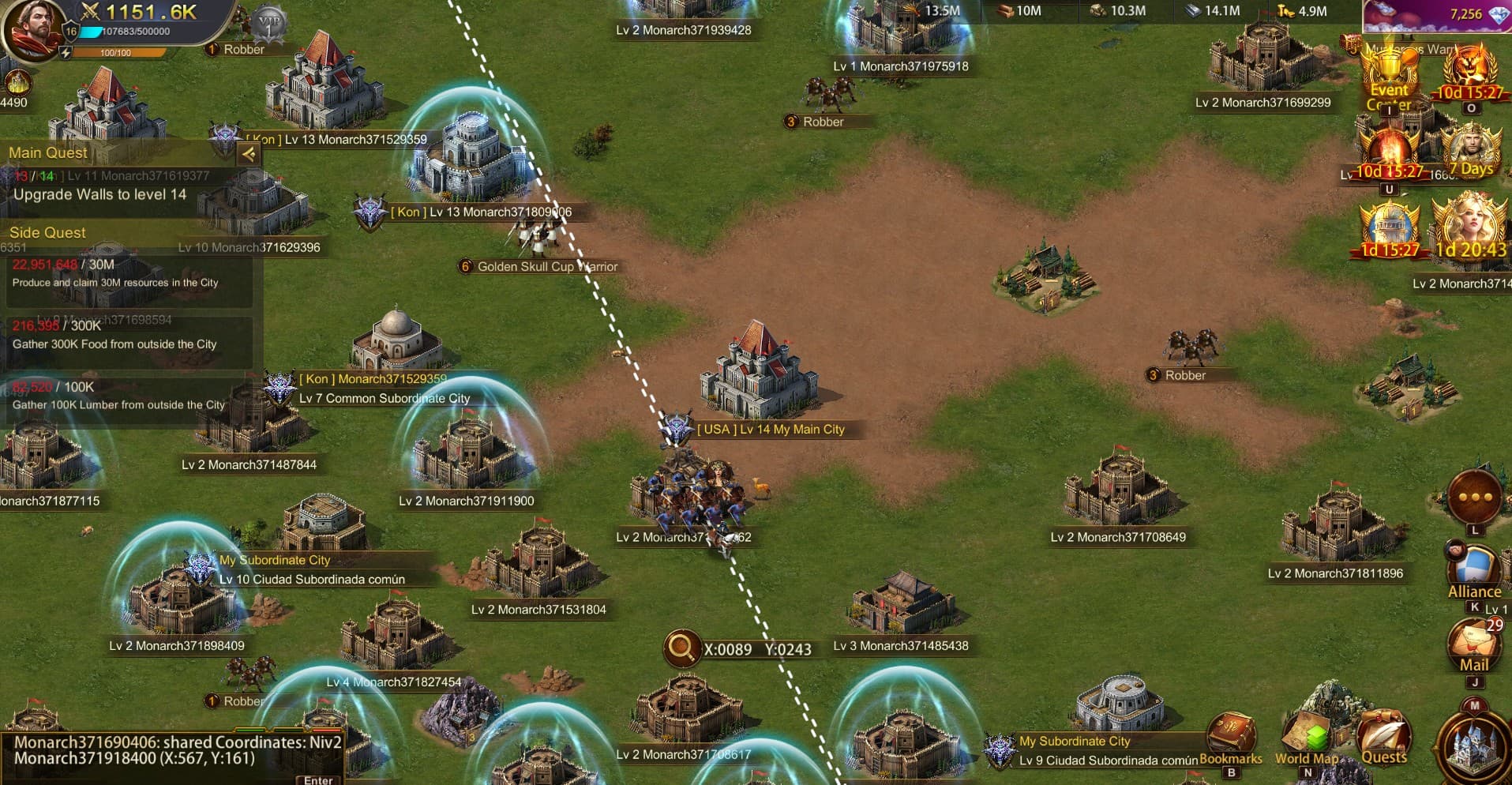Return to city via castle button
Image resolution: width=1512 pixels, height=785 pixels.
[1473, 745]
